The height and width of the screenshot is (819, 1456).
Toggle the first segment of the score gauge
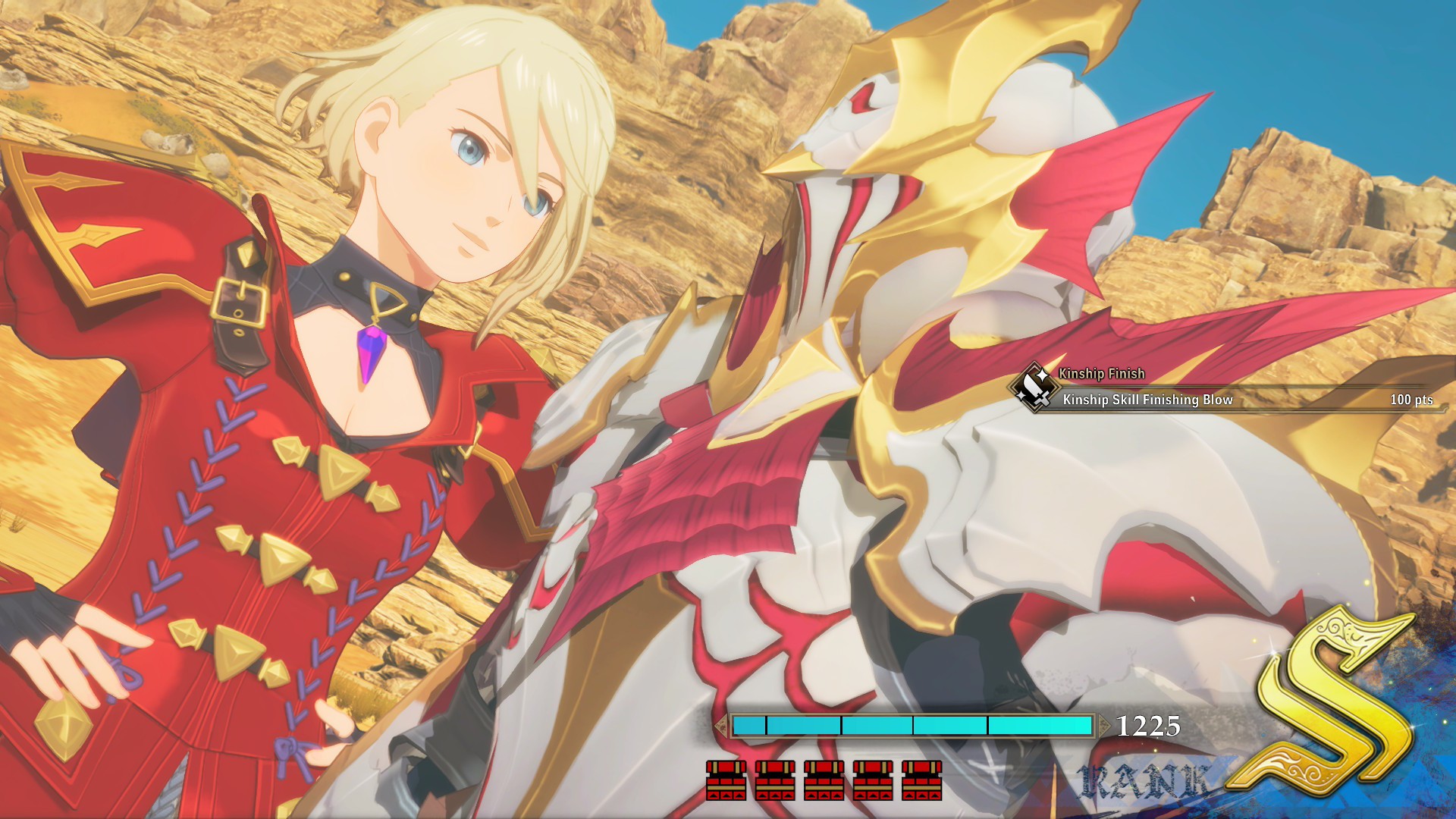click(749, 725)
